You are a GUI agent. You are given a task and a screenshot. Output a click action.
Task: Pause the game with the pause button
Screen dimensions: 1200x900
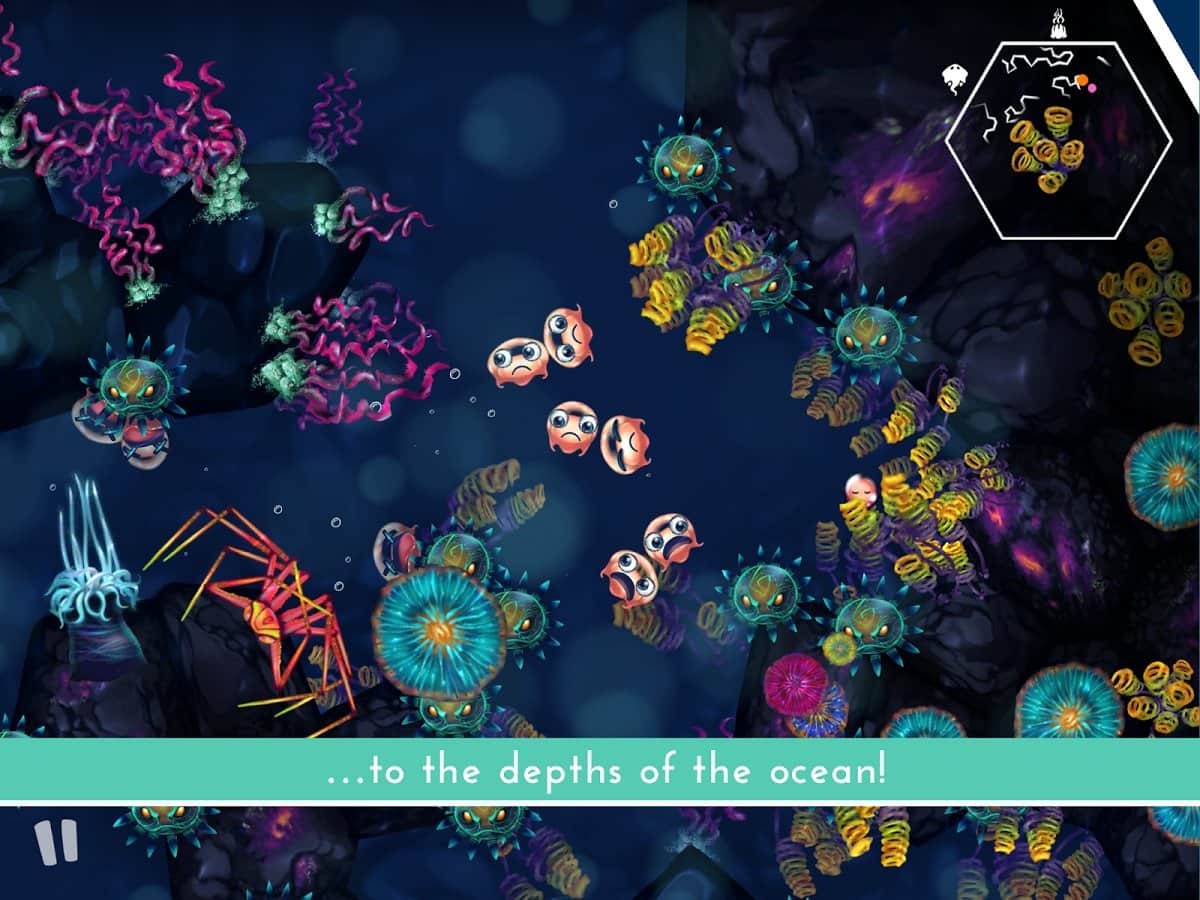55,843
